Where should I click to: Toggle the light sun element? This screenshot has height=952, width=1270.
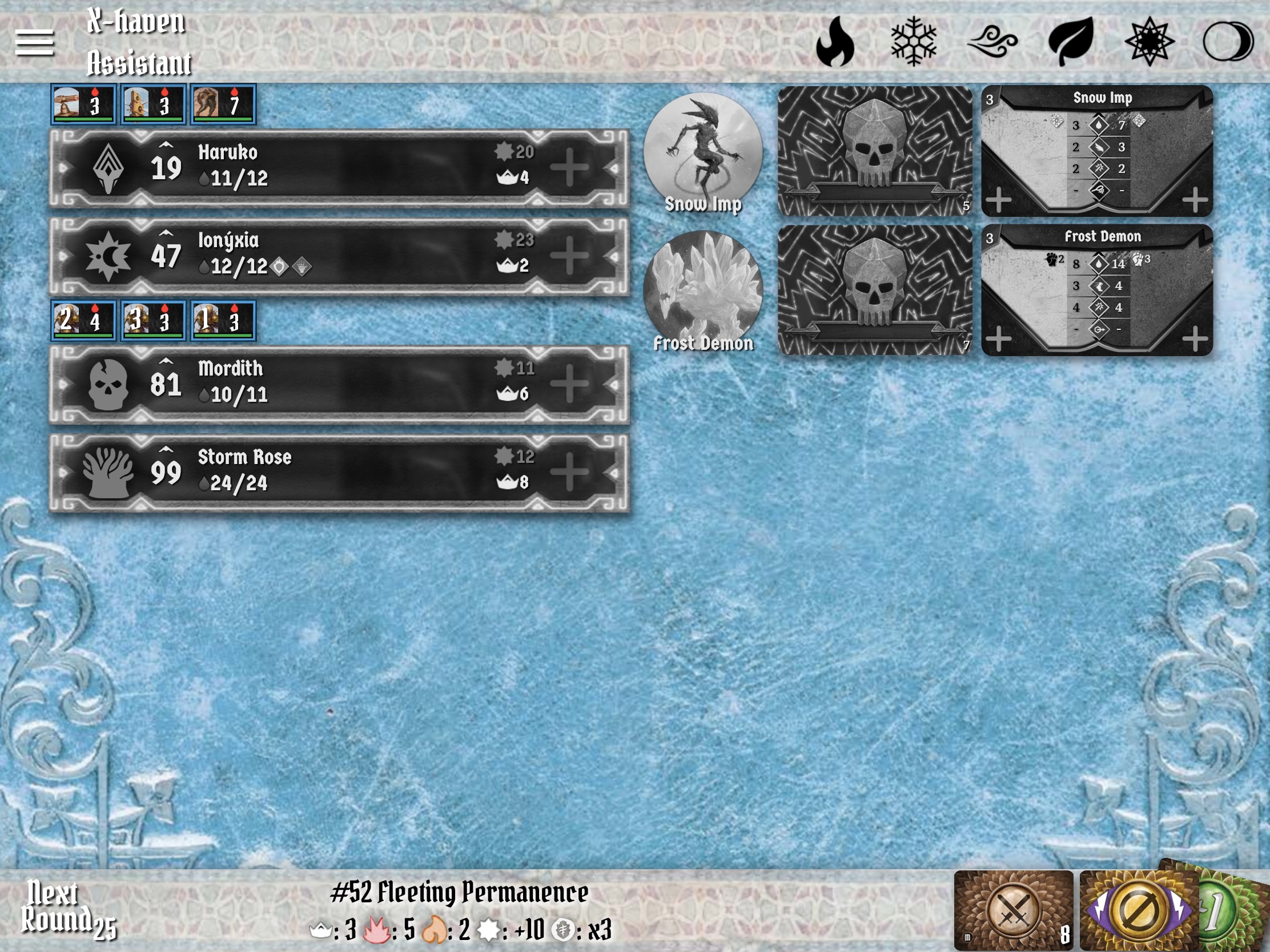(x=1150, y=41)
